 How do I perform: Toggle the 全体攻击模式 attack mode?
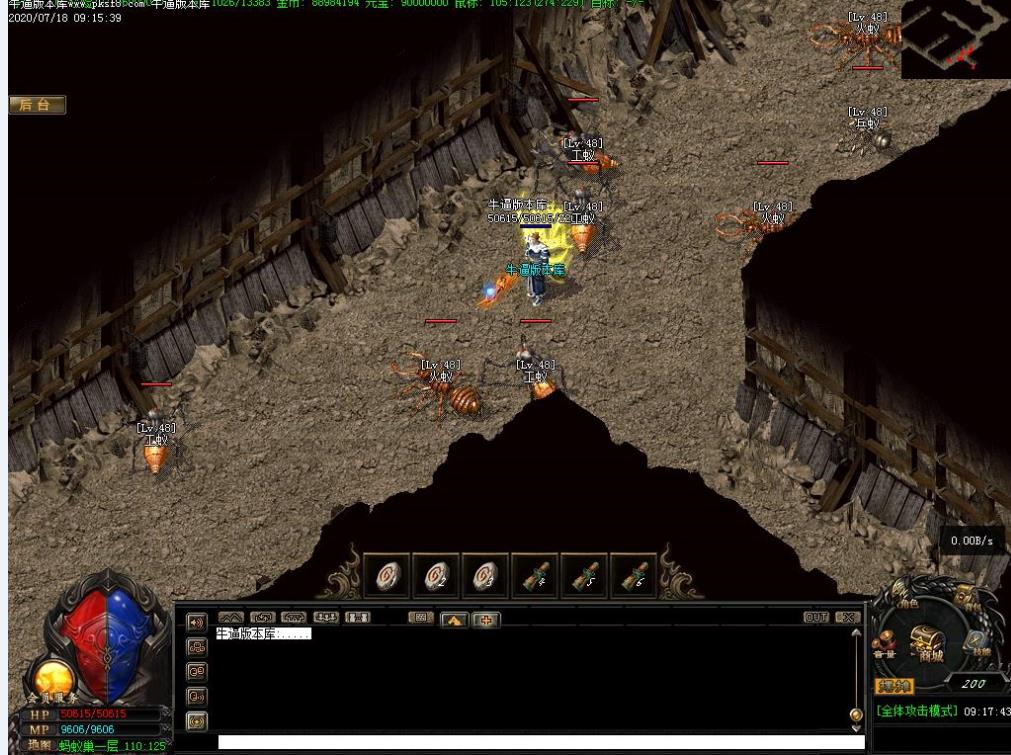coord(917,711)
